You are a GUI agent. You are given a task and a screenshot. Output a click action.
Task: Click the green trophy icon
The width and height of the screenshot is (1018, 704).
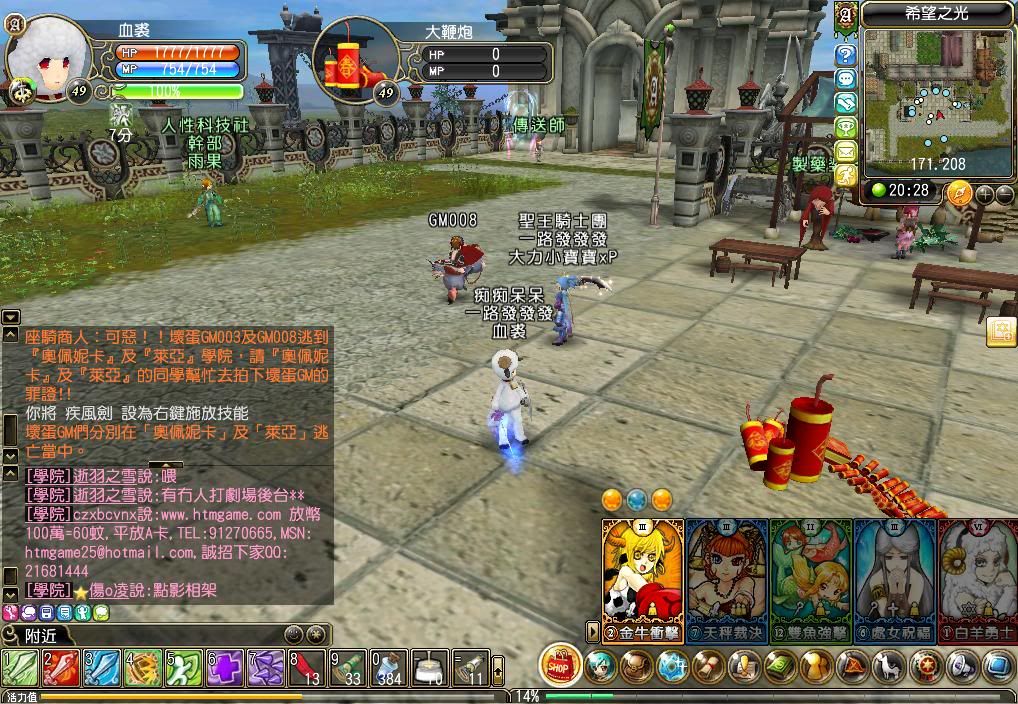846,127
